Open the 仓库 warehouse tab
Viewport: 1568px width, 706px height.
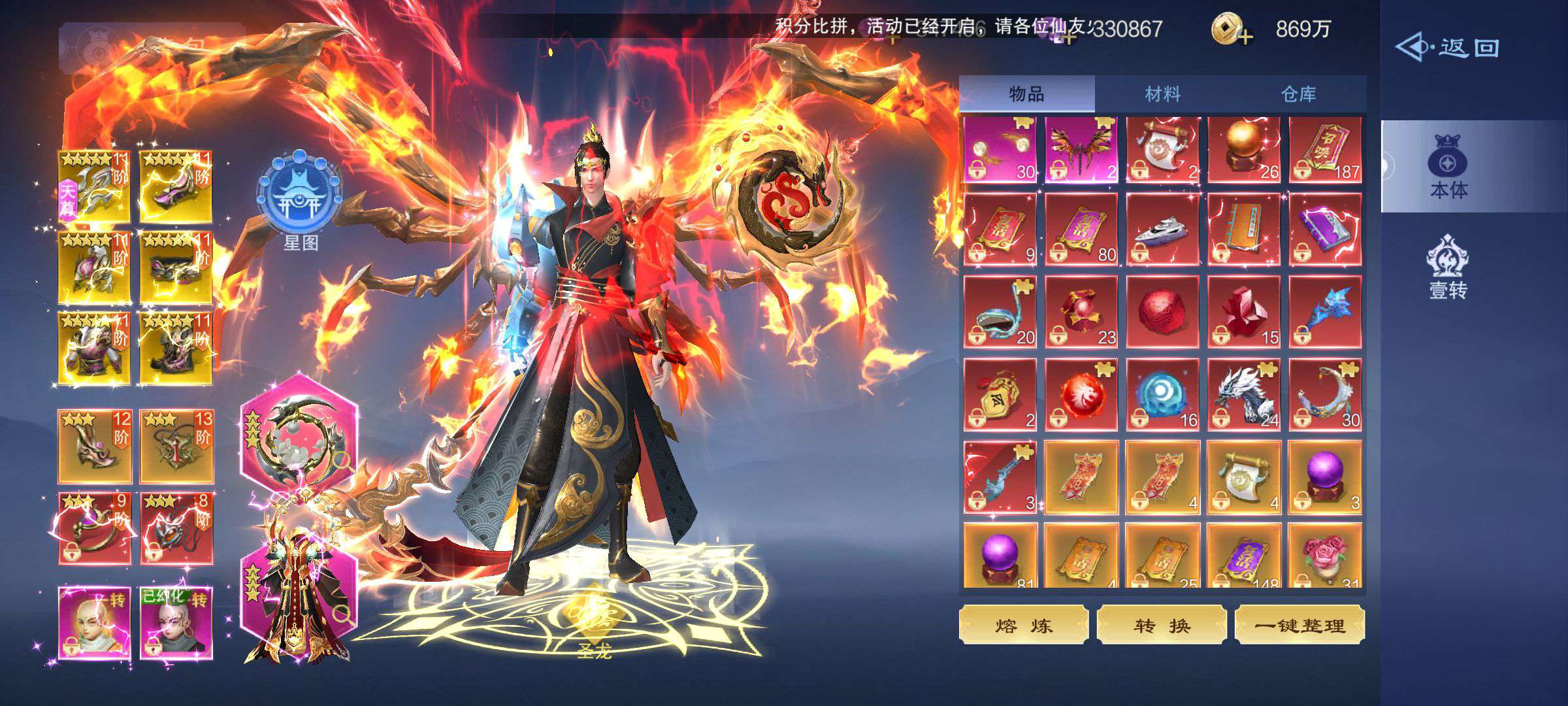1298,94
